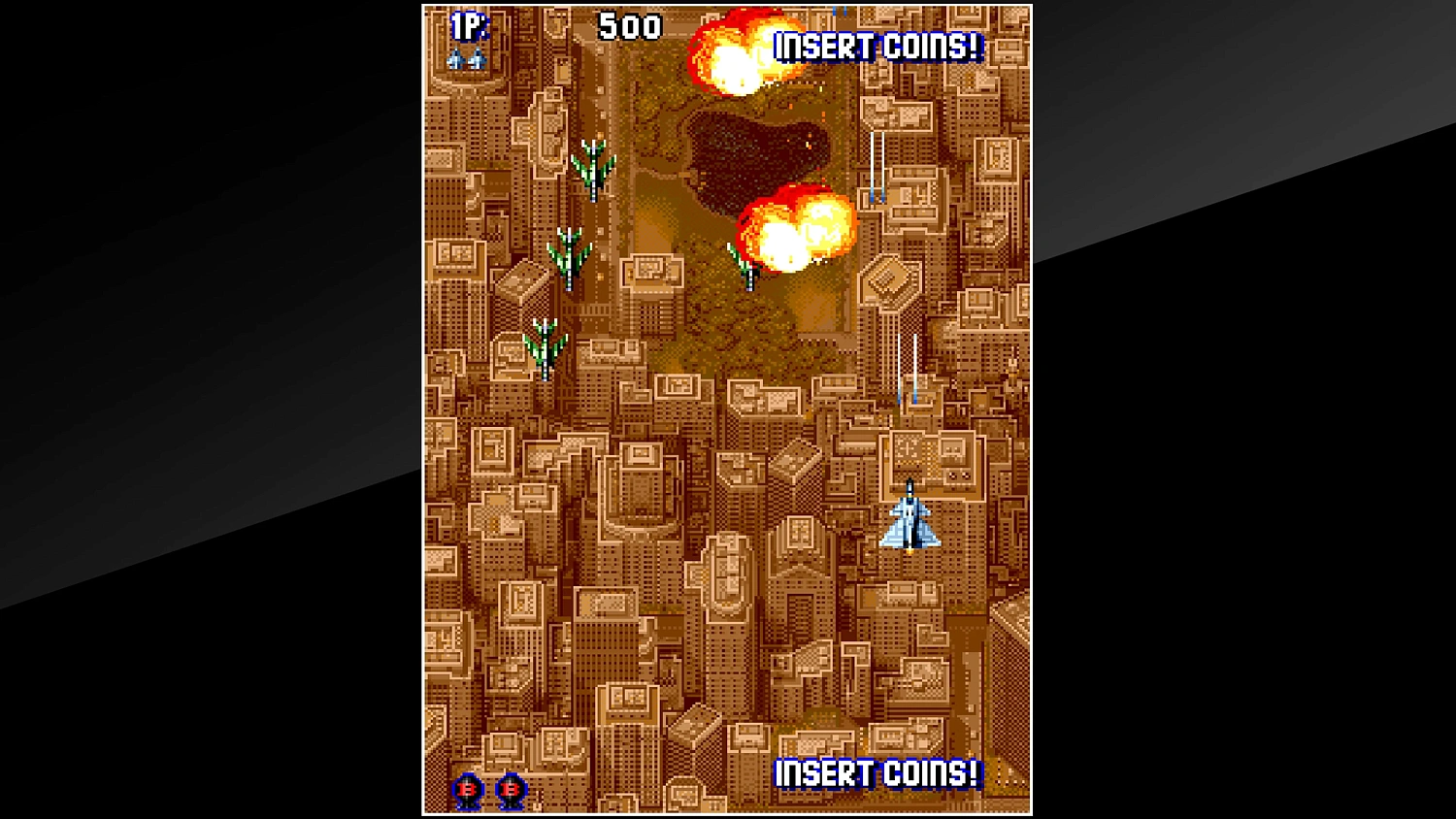Click the lowest green helicopter enemy
Image resolution: width=1456 pixels, height=819 pixels.
click(545, 346)
